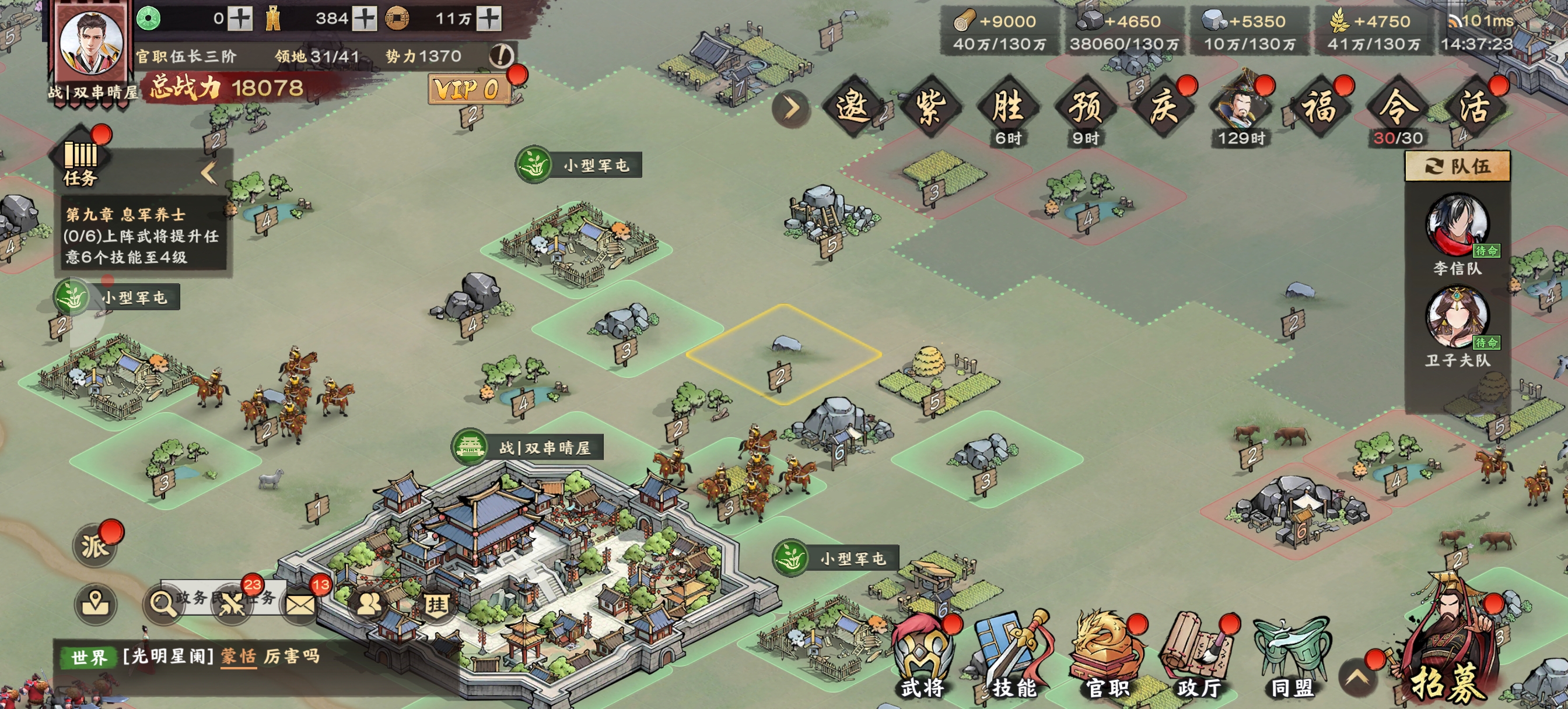Open the mail envelope icon
1568x709 pixels.
coord(300,603)
